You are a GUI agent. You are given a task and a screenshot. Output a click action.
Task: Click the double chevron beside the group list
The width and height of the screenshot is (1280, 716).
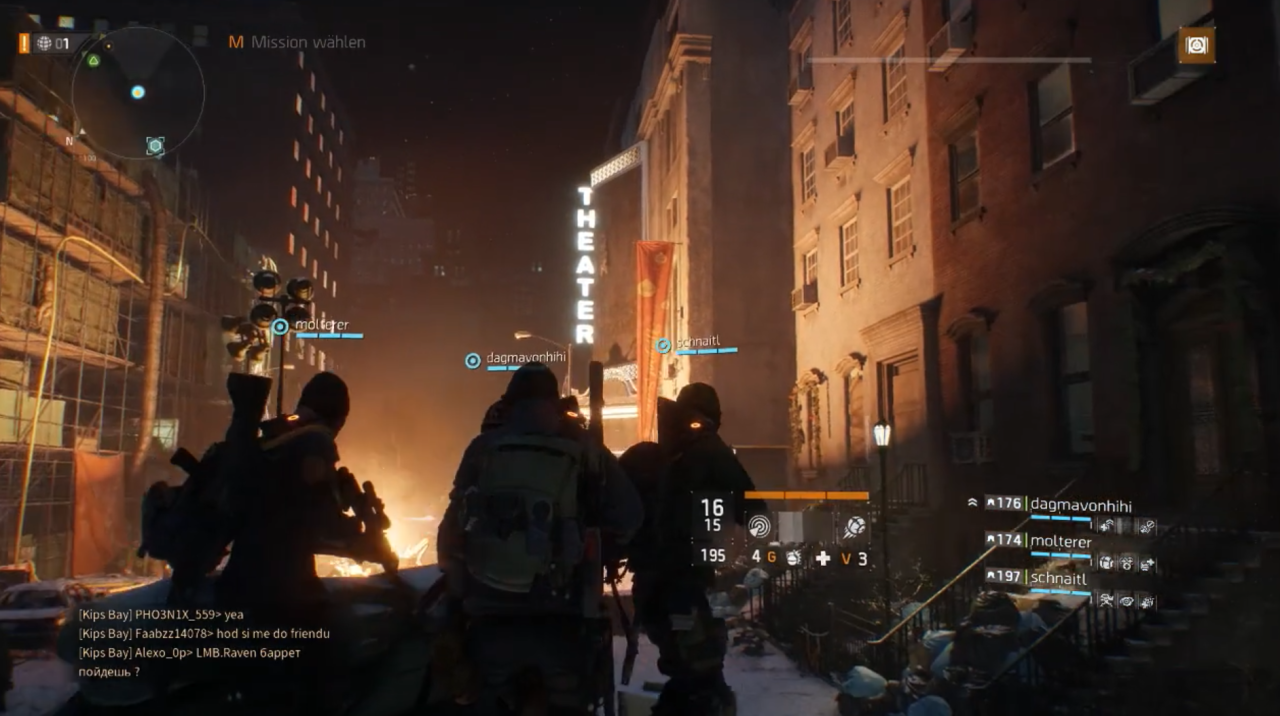pyautogui.click(x=972, y=503)
